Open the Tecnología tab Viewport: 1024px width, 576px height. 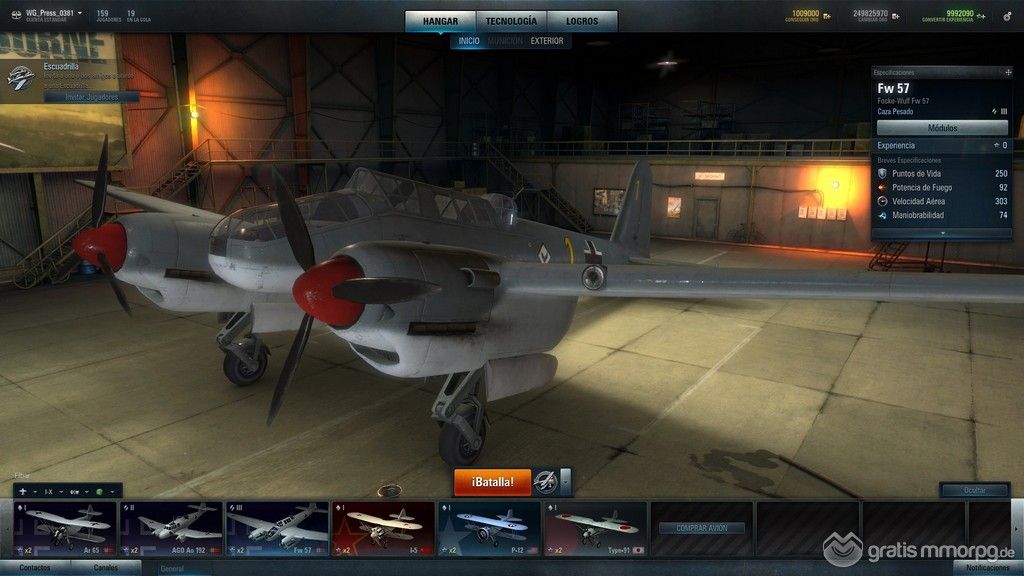point(511,21)
